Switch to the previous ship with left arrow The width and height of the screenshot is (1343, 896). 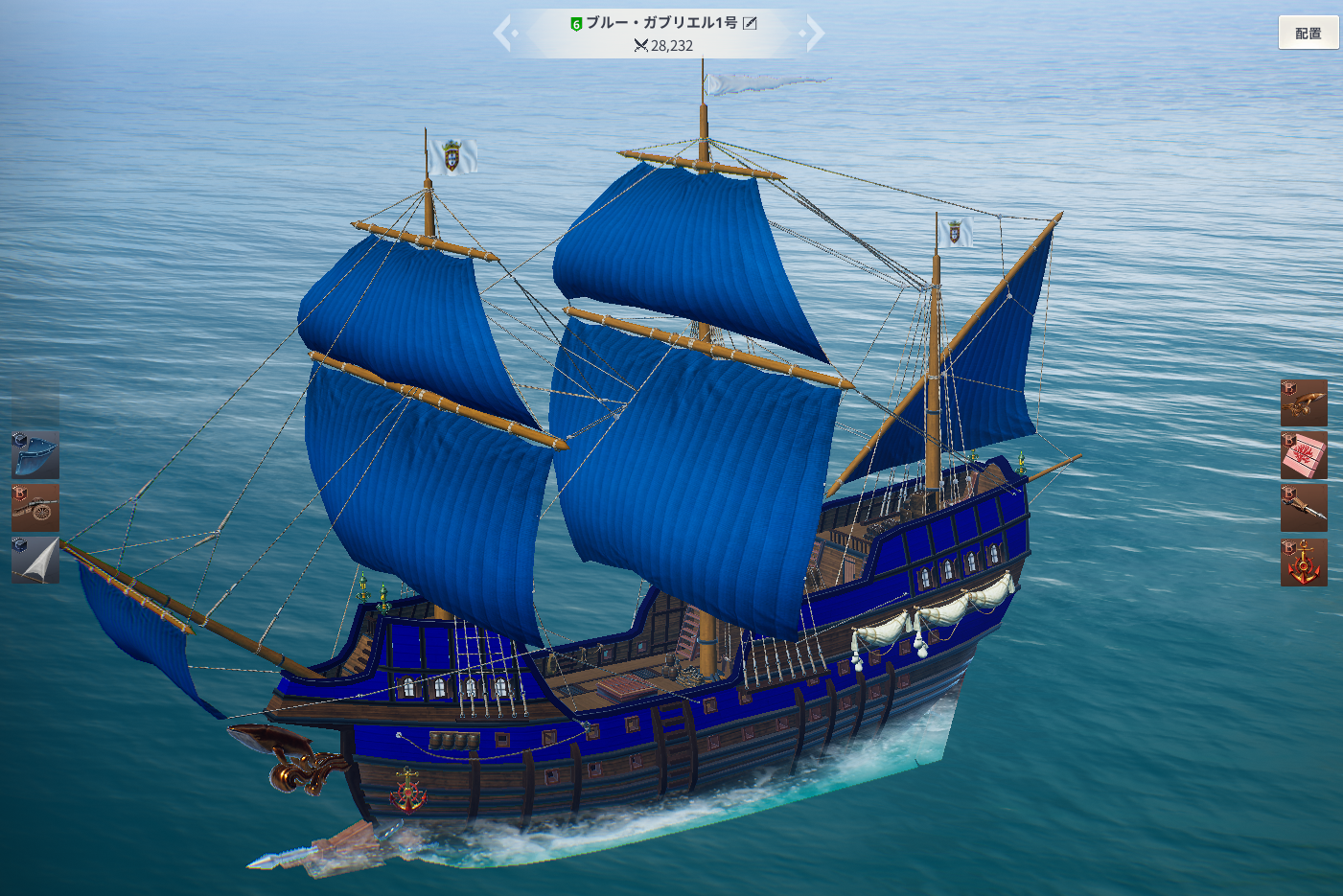[504, 34]
